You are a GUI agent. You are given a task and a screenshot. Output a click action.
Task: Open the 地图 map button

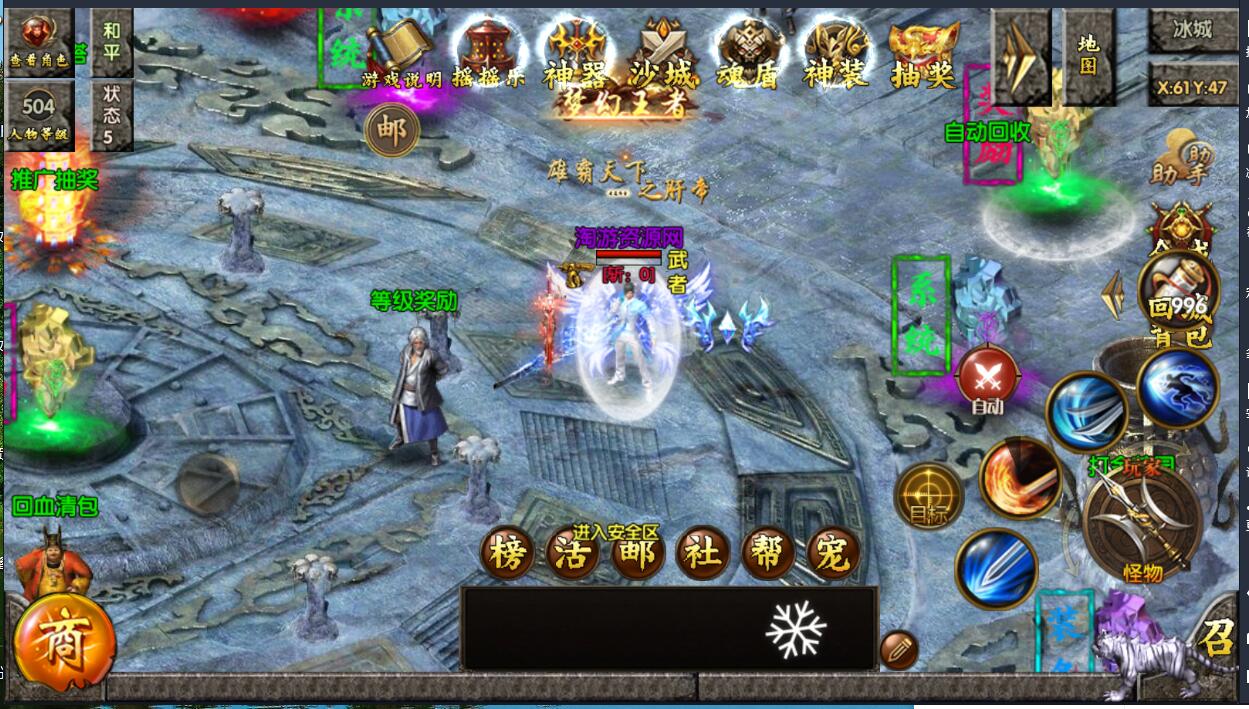point(1088,55)
